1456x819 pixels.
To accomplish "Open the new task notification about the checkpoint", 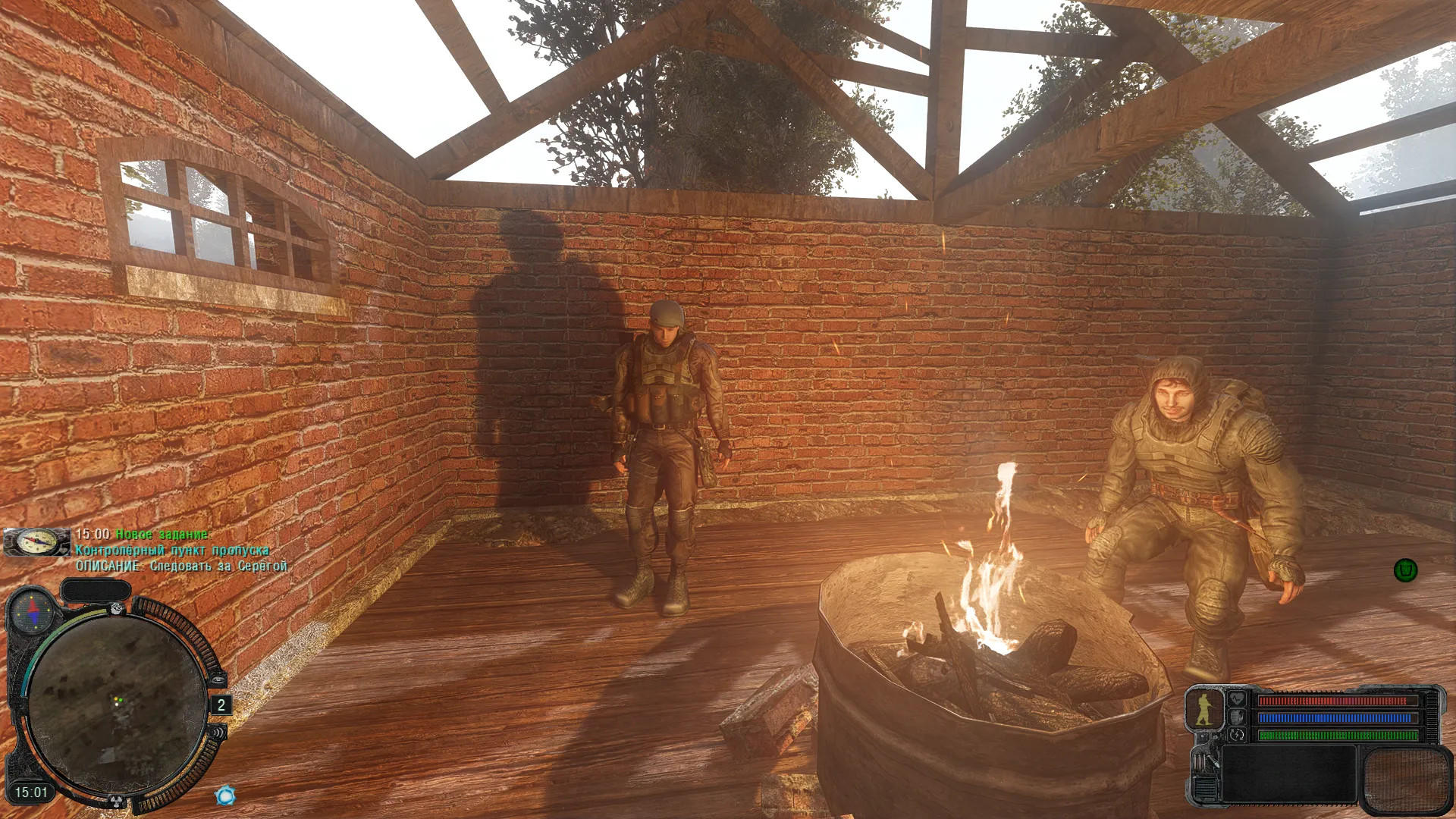I will point(173,550).
